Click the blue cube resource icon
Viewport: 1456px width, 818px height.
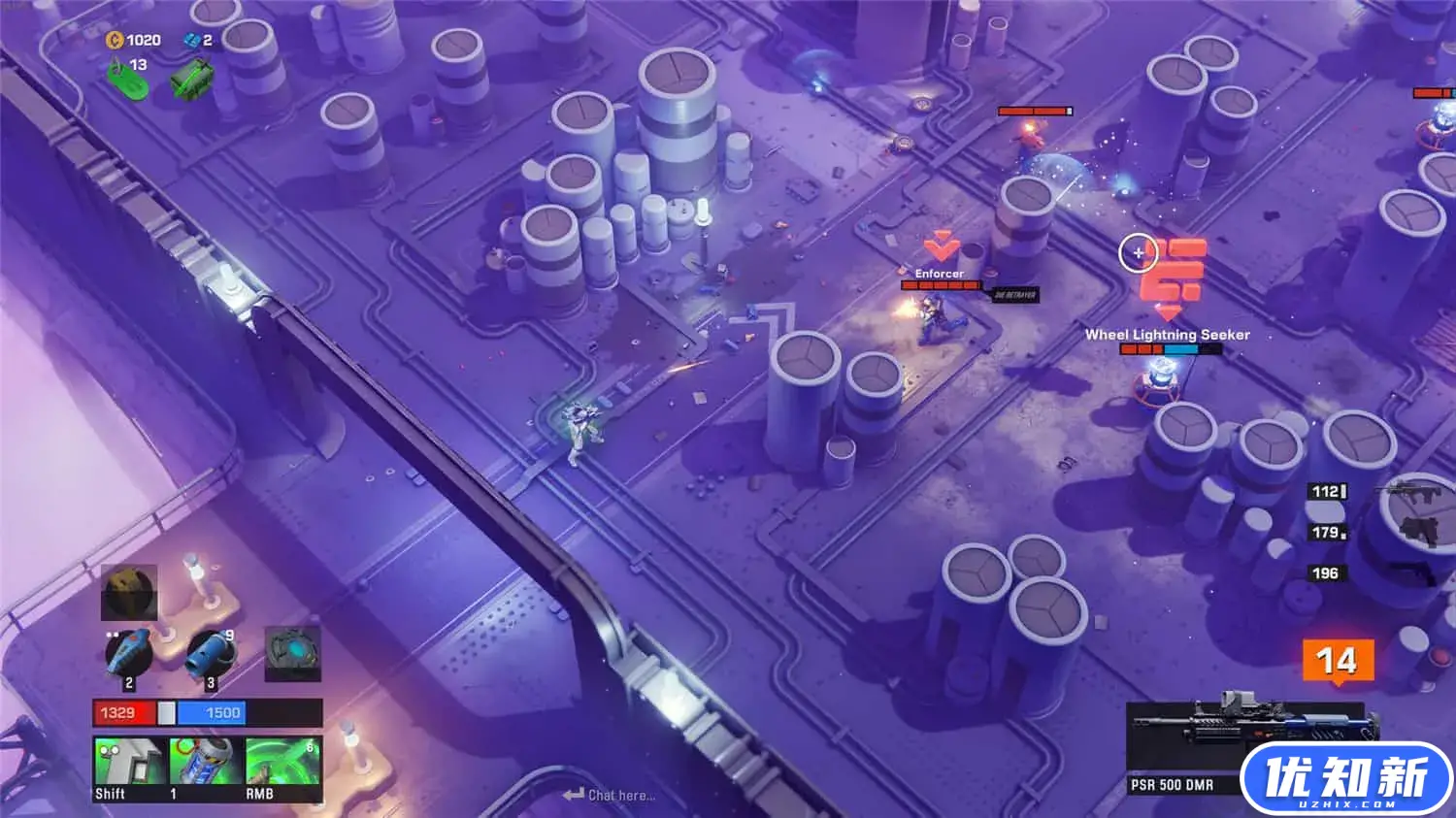[x=191, y=40]
